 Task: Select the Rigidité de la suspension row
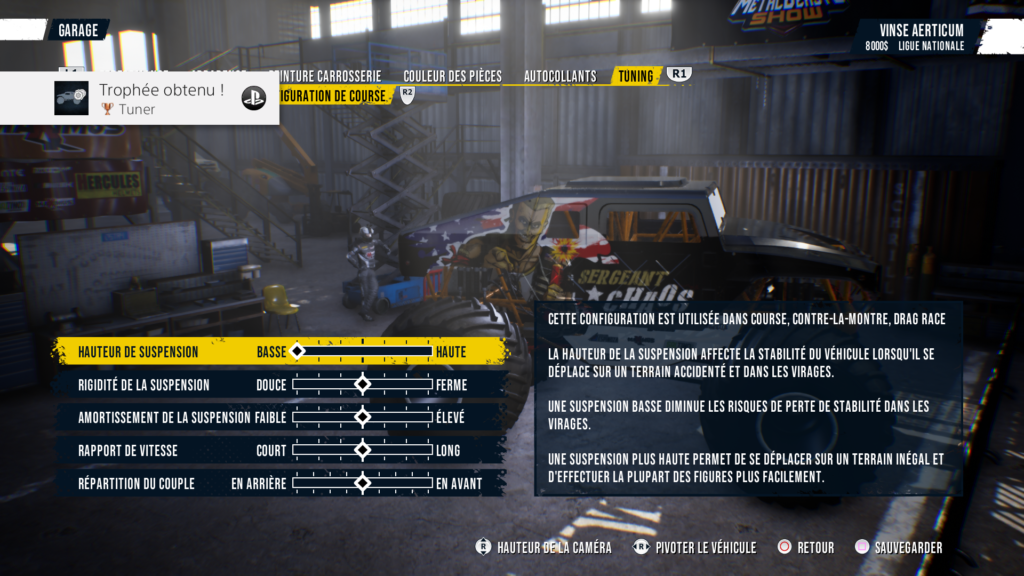pos(144,385)
